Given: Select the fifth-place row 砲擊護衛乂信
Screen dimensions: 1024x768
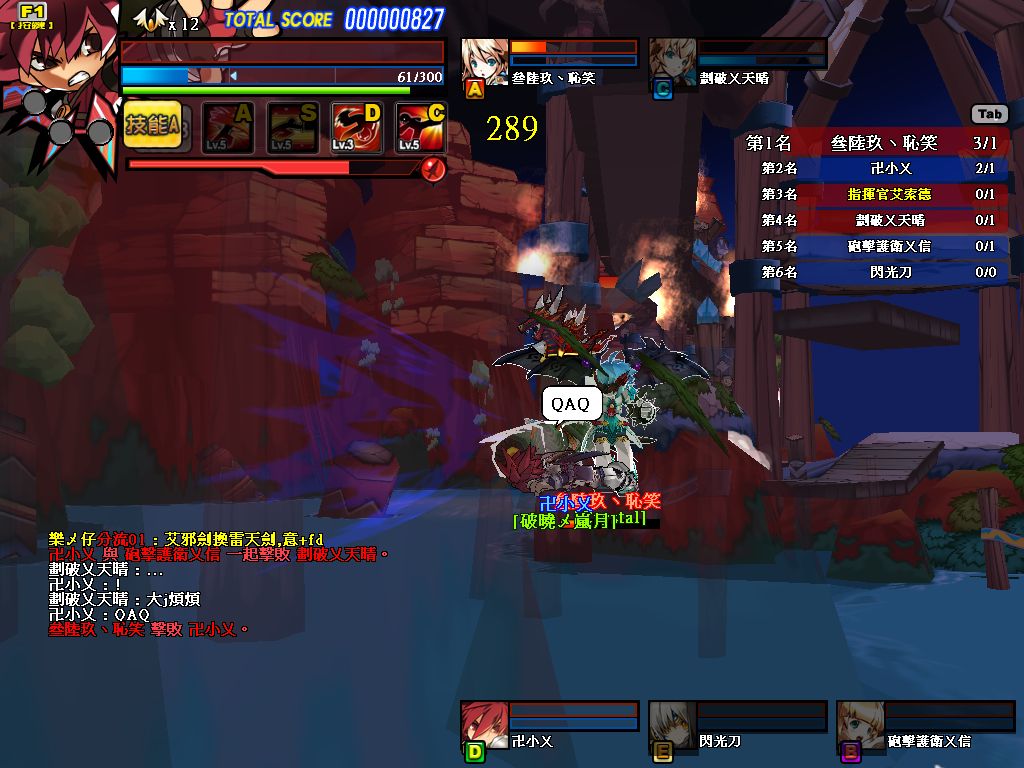Looking at the screenshot, I should coord(870,246).
